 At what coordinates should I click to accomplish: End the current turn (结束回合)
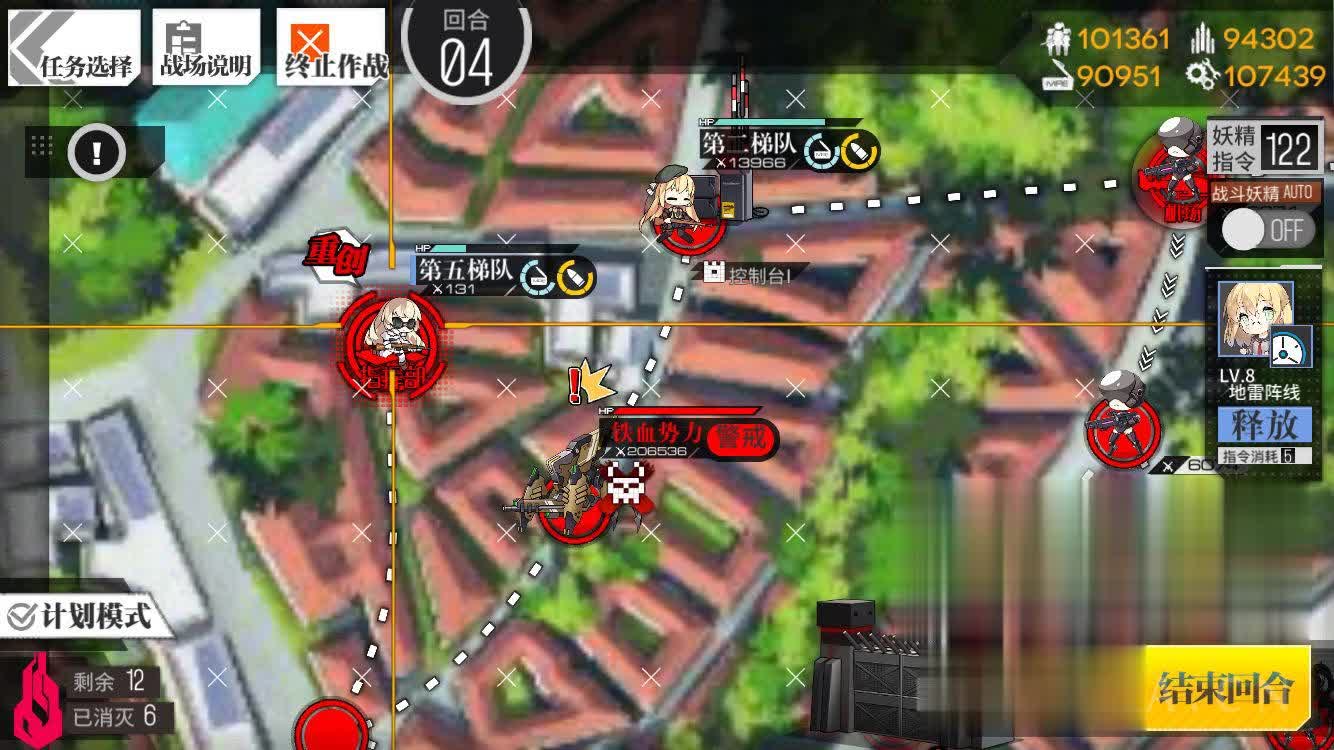tap(1226, 688)
